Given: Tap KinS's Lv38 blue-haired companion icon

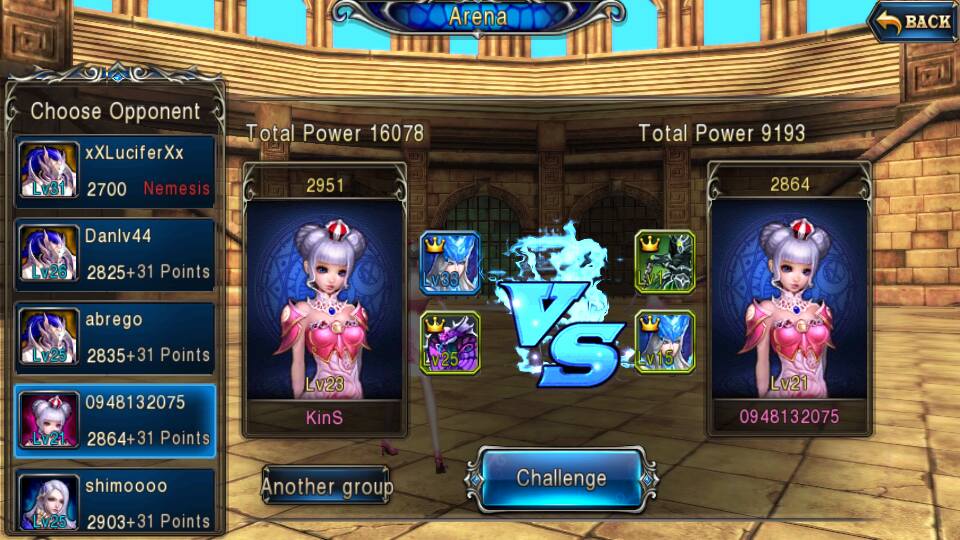Looking at the screenshot, I should coord(449,262).
